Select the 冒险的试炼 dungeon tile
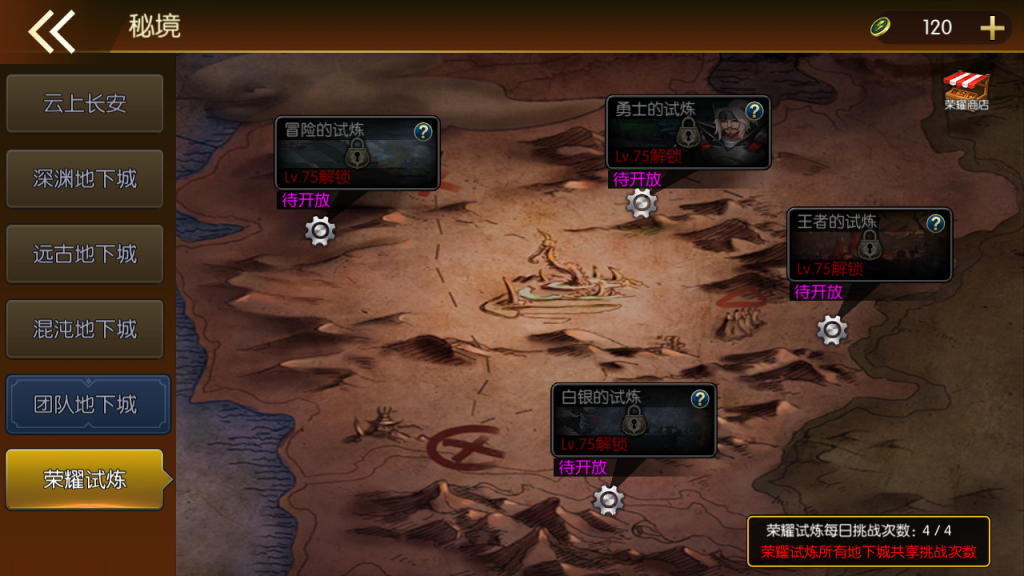The image size is (1024, 576). tap(357, 153)
